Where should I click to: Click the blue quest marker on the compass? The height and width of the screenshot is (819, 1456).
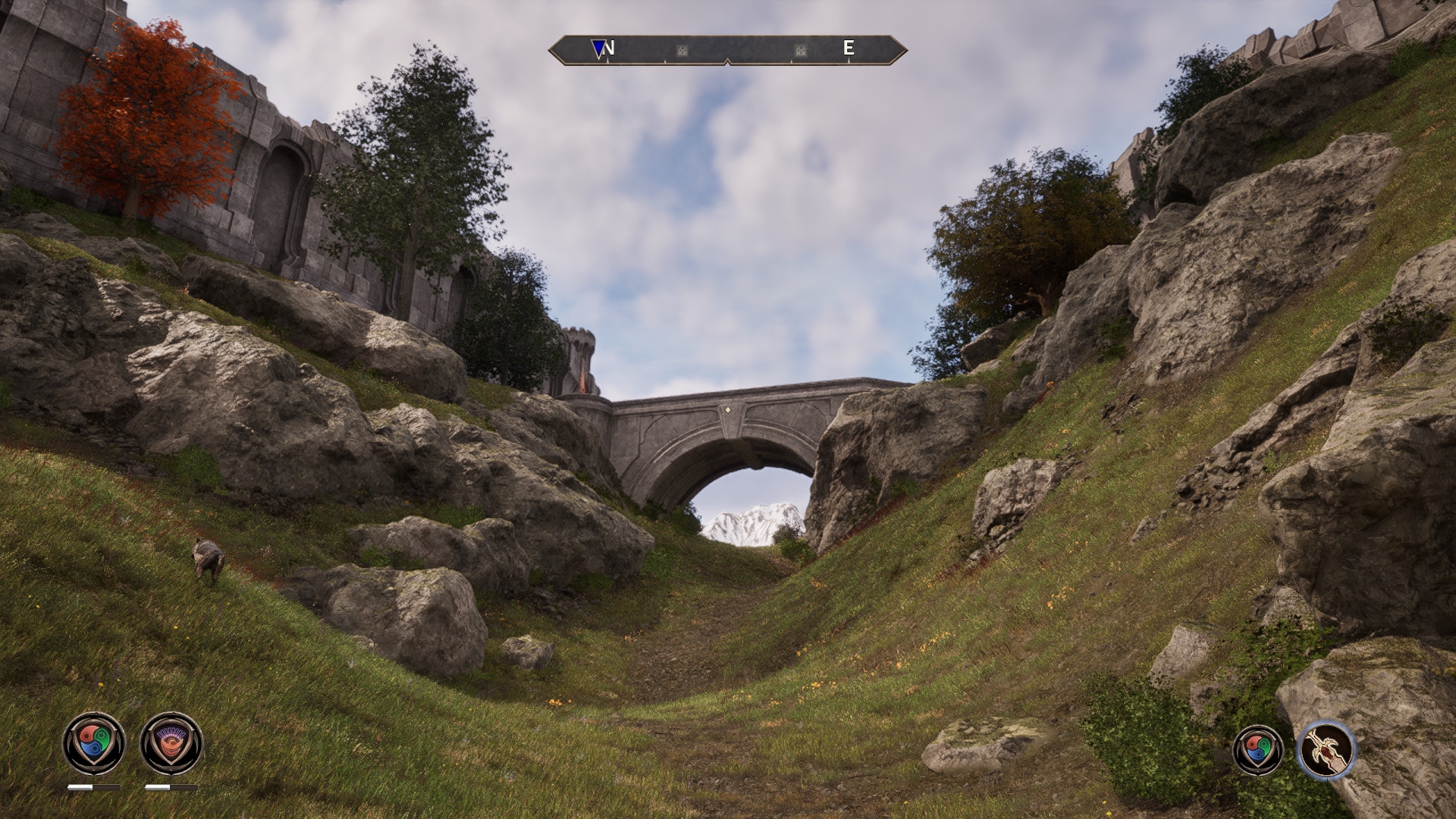pos(599,49)
